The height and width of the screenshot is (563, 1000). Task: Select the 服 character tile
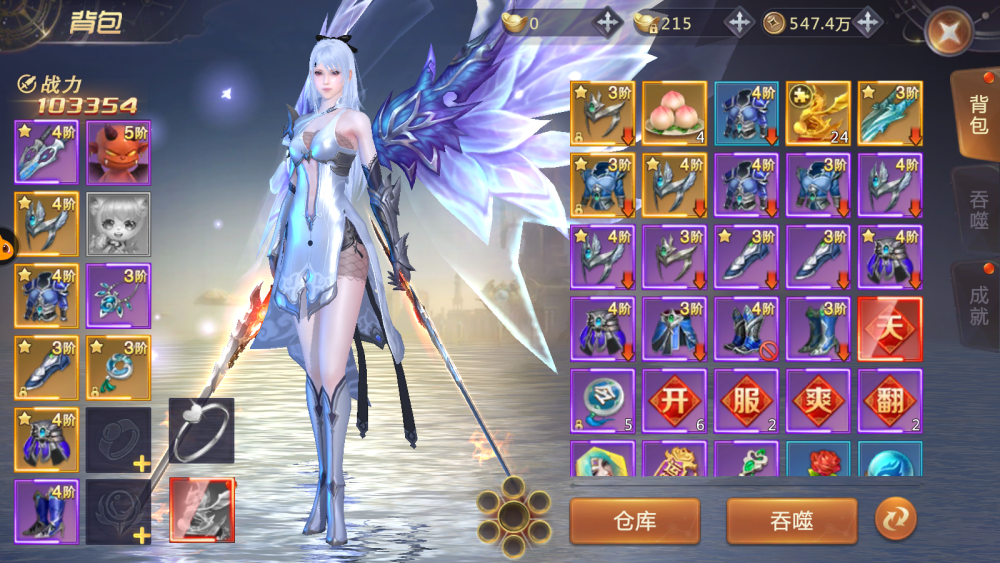(746, 401)
